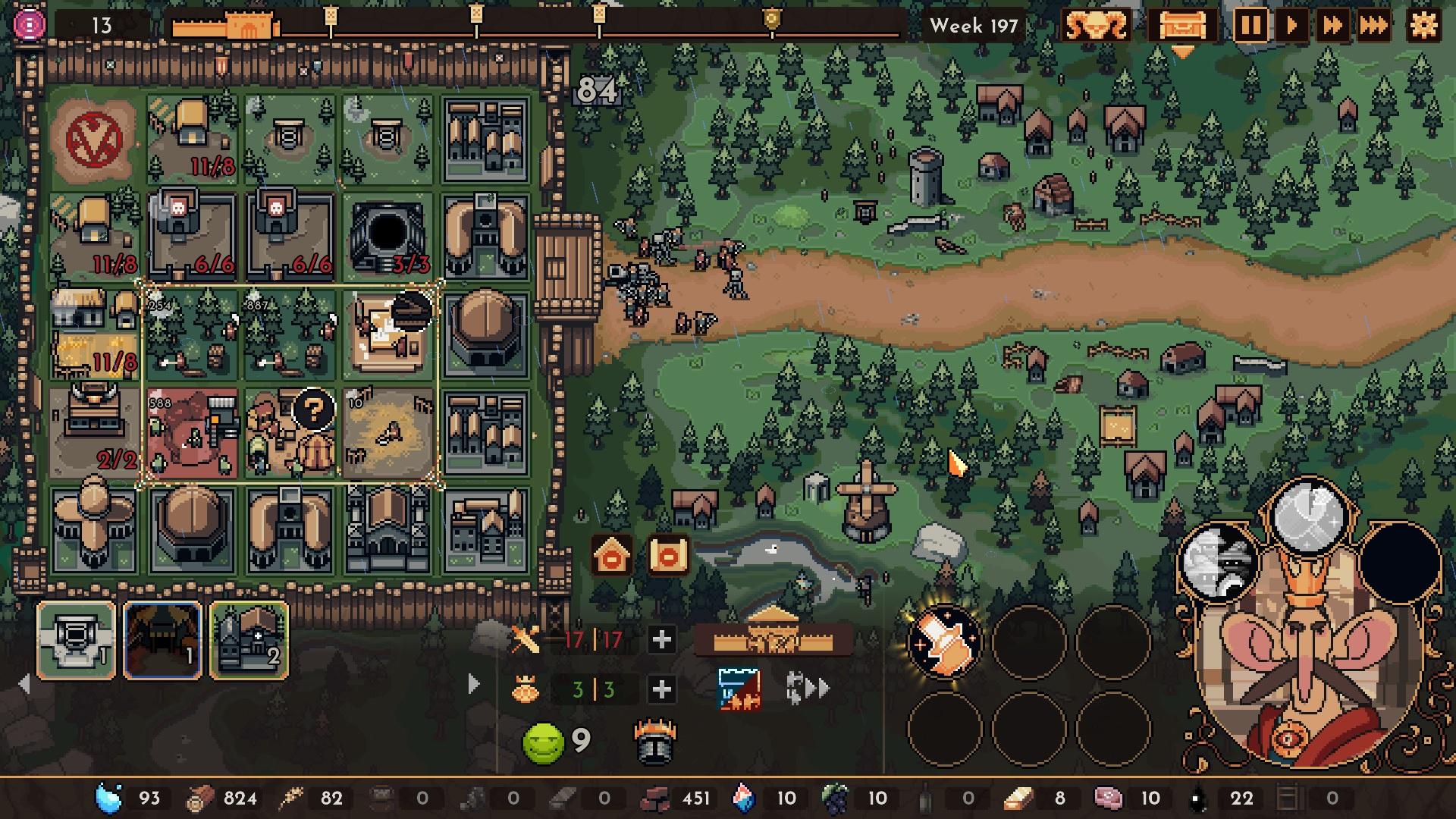
Task: Open the settings gear menu
Action: point(1423,26)
